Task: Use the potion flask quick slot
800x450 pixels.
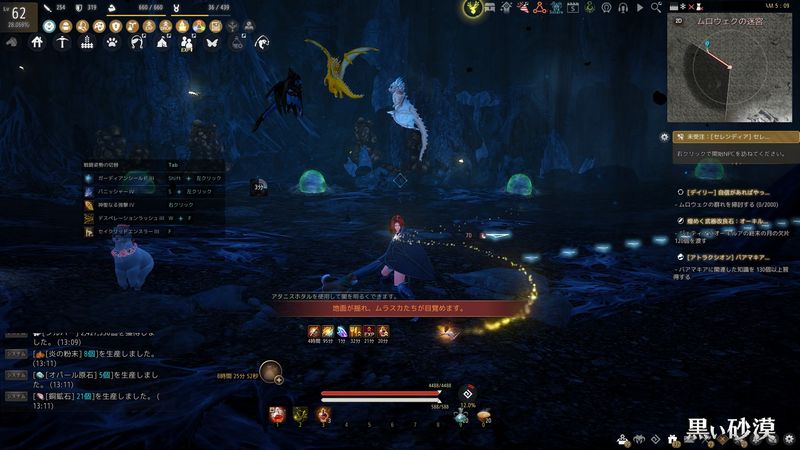Action: coord(461,415)
